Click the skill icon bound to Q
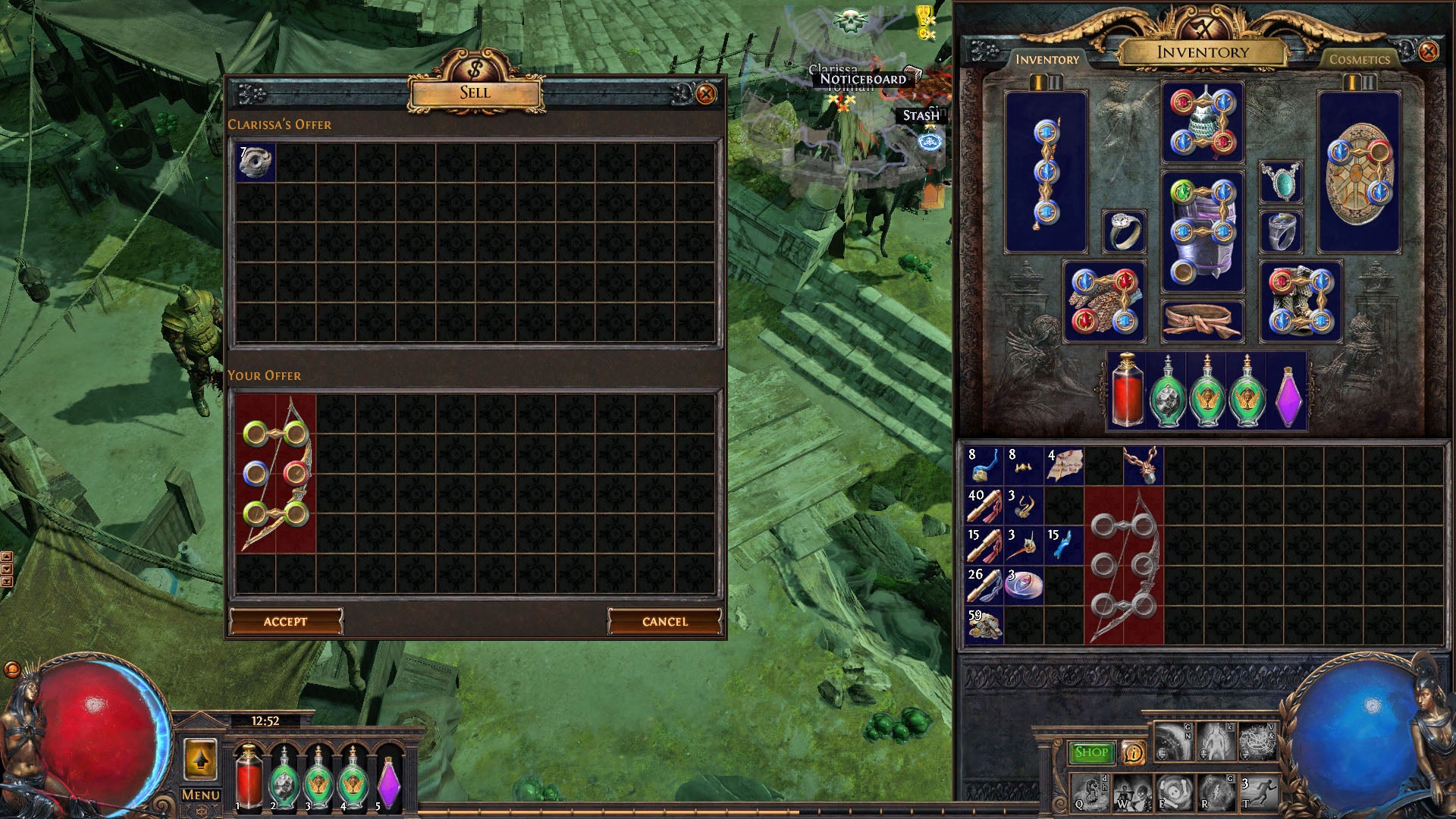1456x819 pixels. tap(1089, 795)
